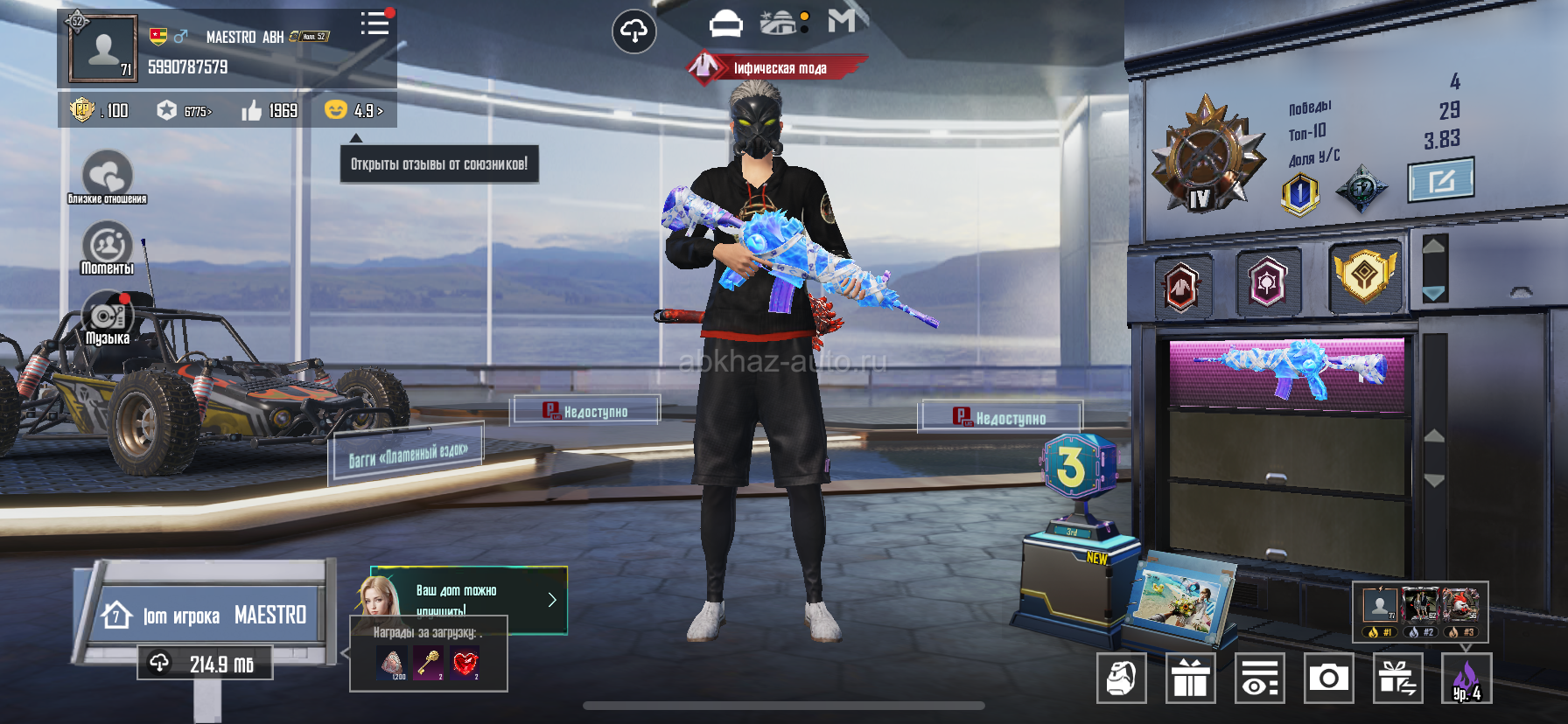Take a screenshot with the camera button
Screen dimensions: 1568x724
1328,678
